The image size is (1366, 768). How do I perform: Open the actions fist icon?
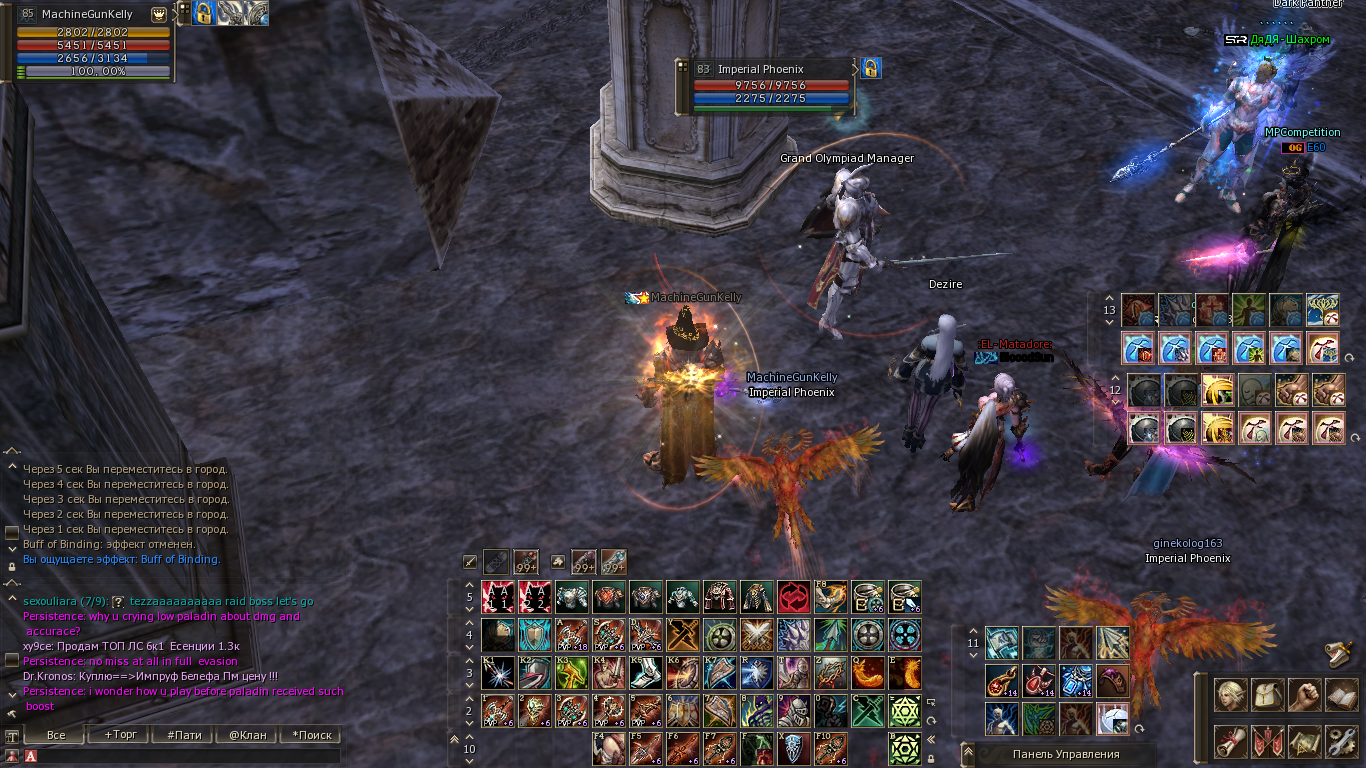[x=1303, y=694]
